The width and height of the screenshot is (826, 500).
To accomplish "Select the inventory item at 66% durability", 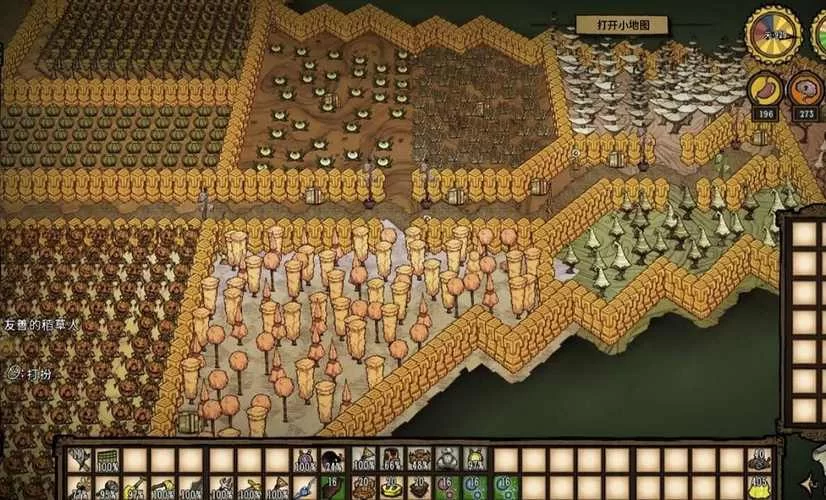I will (x=392, y=460).
